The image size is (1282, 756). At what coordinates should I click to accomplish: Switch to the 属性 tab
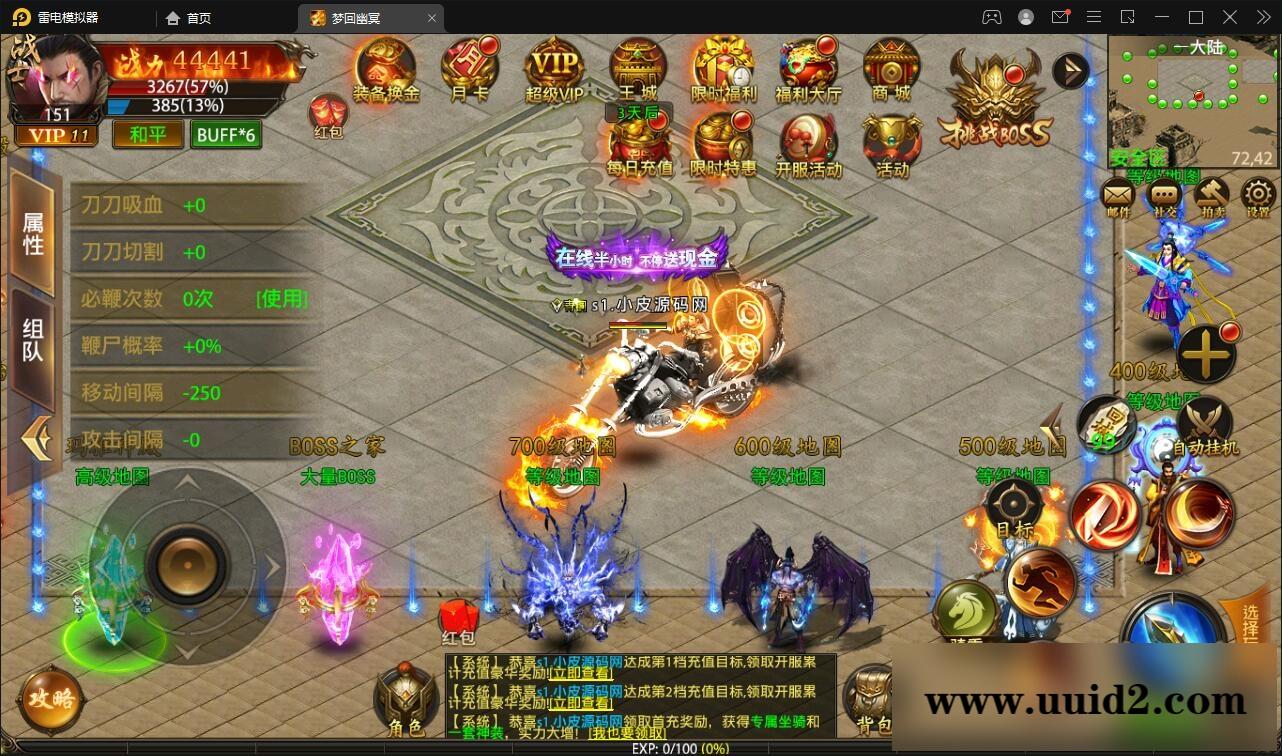point(35,230)
